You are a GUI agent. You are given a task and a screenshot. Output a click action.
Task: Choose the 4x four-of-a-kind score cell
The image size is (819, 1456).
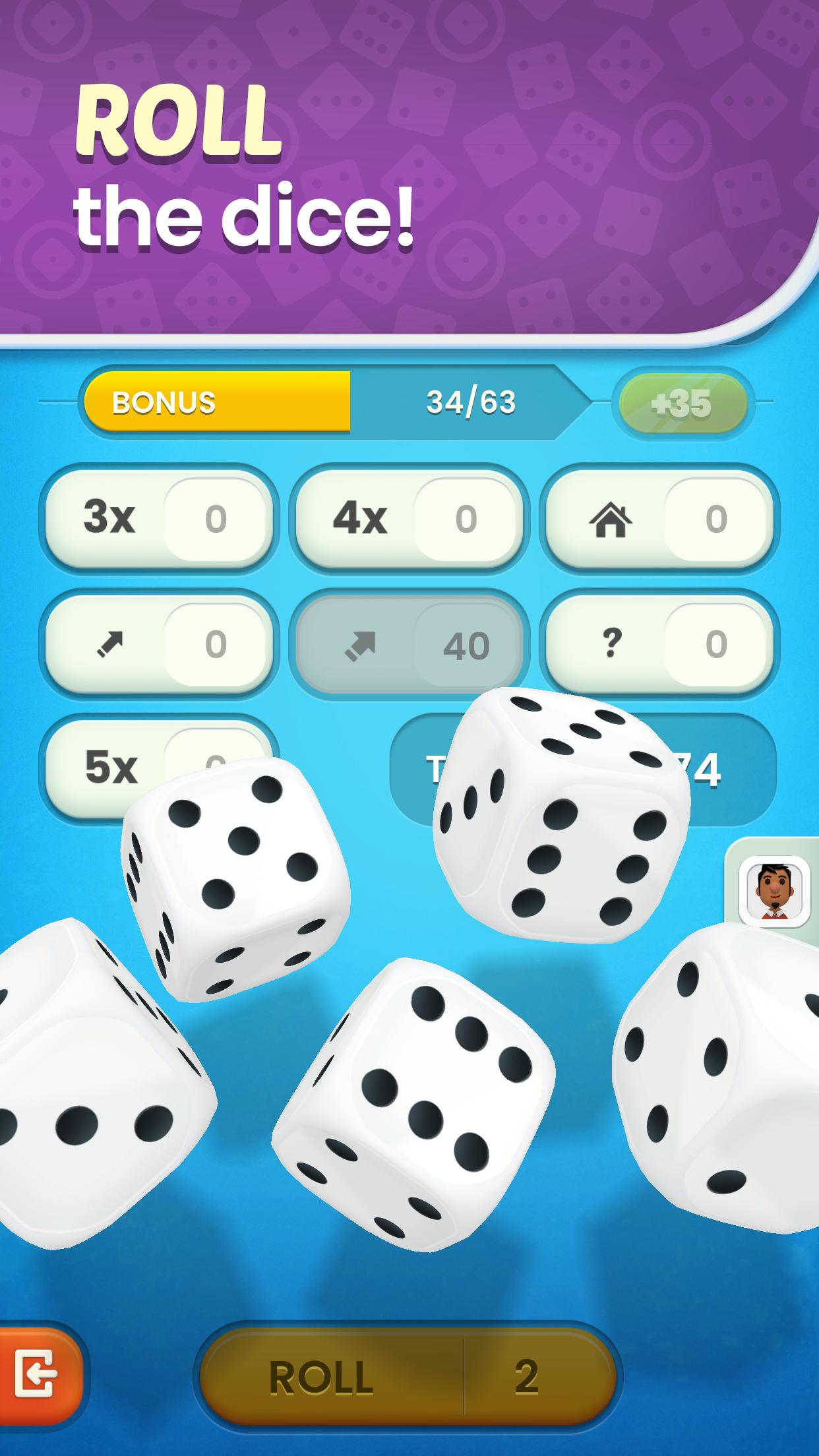point(409,518)
